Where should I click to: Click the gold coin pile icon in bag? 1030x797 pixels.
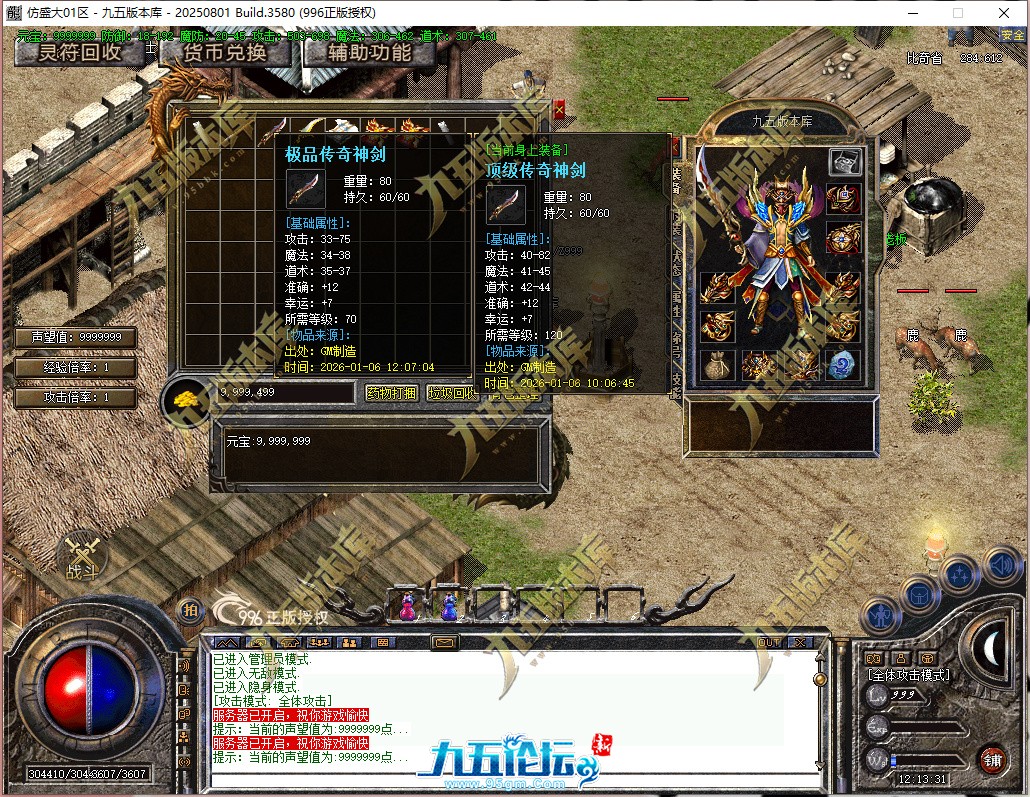pyautogui.click(x=186, y=395)
